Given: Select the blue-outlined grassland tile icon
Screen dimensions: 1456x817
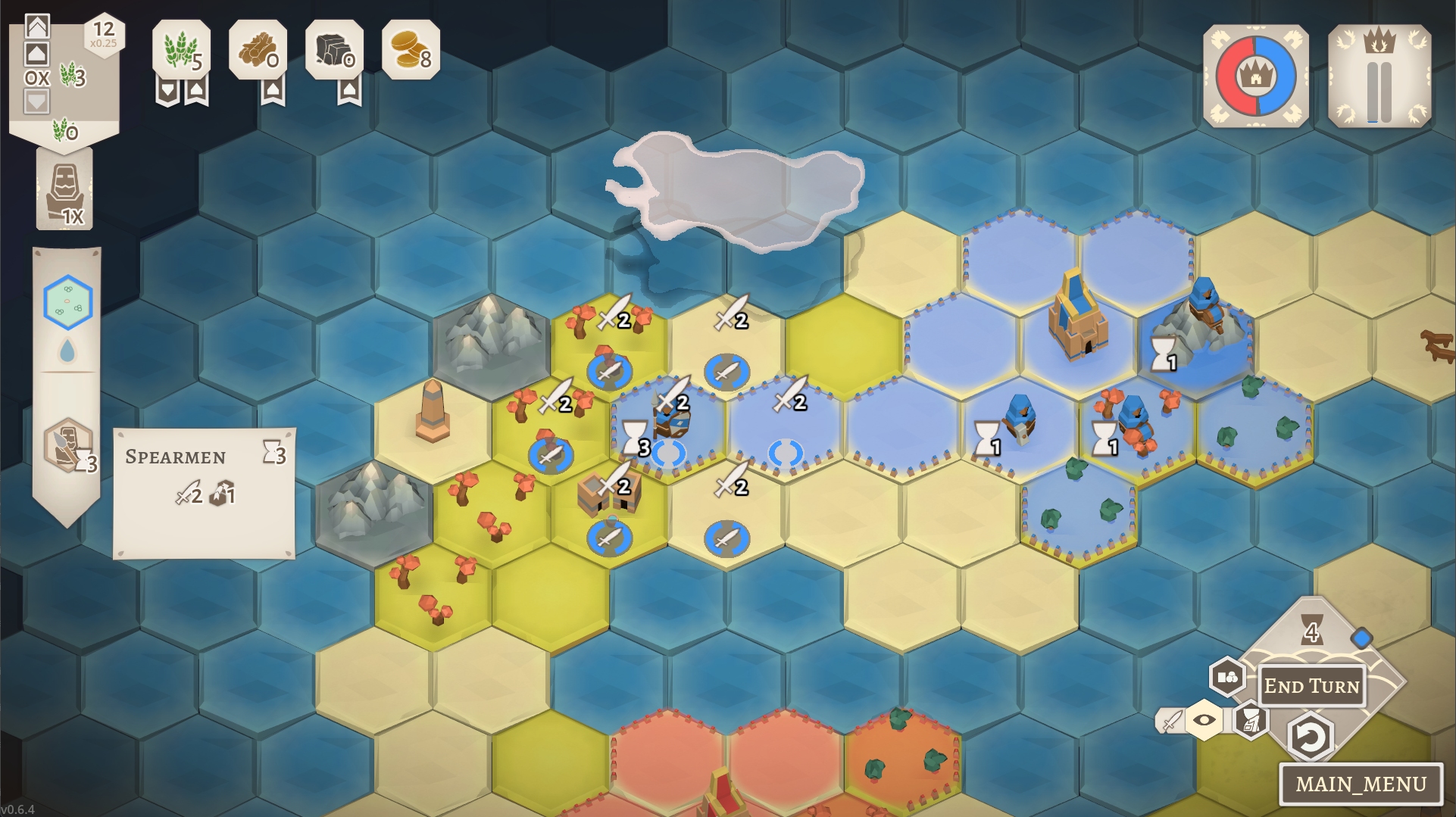Looking at the screenshot, I should 68,302.
